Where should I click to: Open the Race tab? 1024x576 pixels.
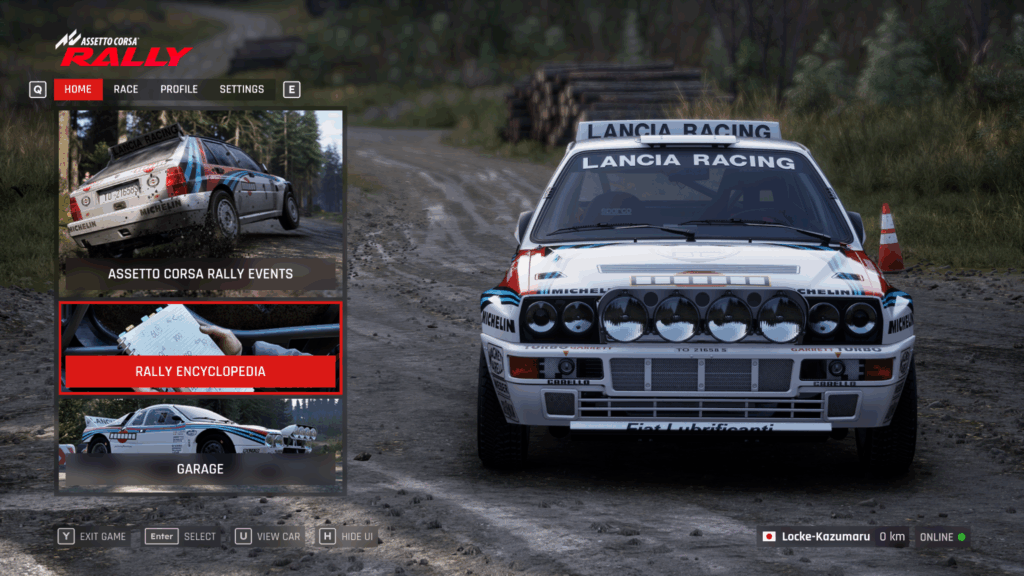pos(126,89)
